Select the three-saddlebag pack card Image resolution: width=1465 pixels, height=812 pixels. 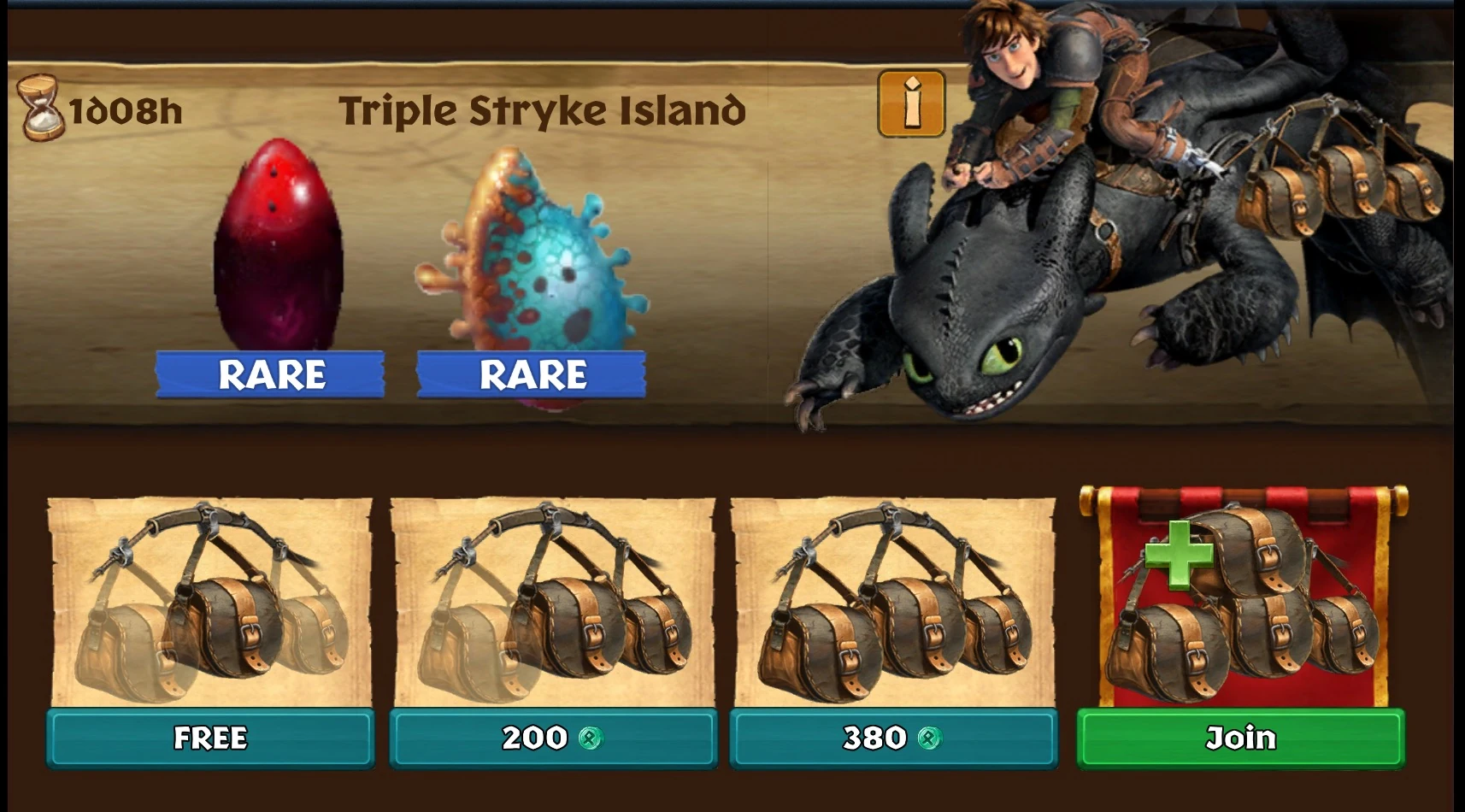click(x=894, y=598)
